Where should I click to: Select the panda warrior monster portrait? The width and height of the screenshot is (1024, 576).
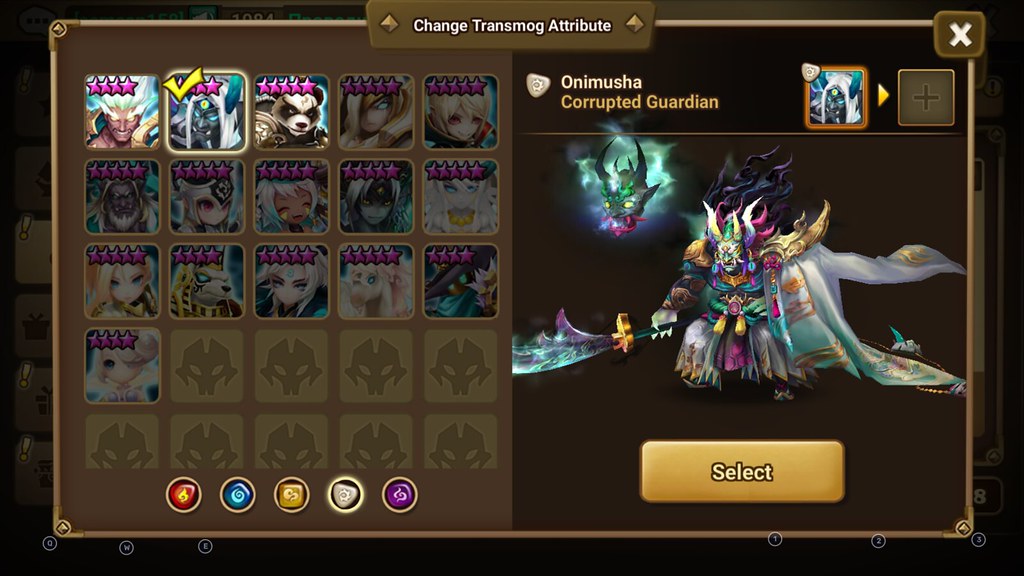click(291, 112)
